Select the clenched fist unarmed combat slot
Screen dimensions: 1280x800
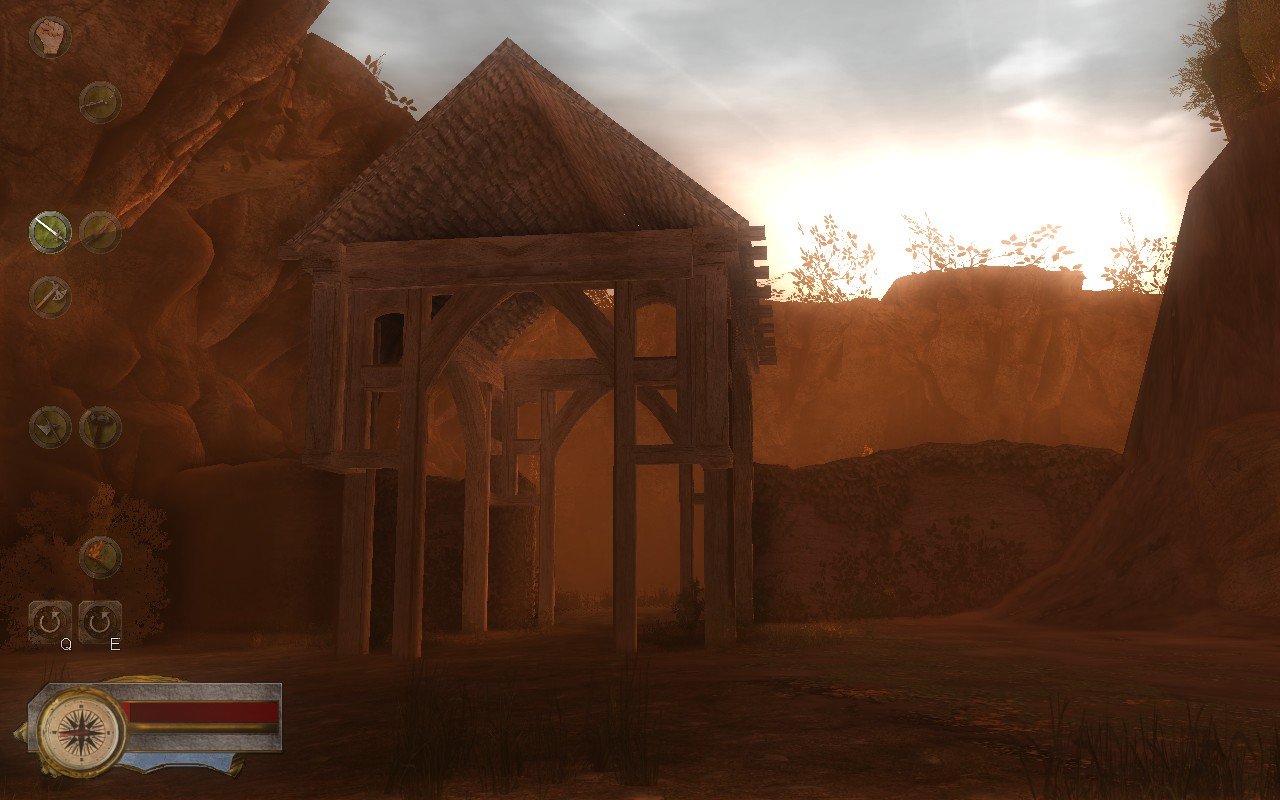click(x=49, y=36)
